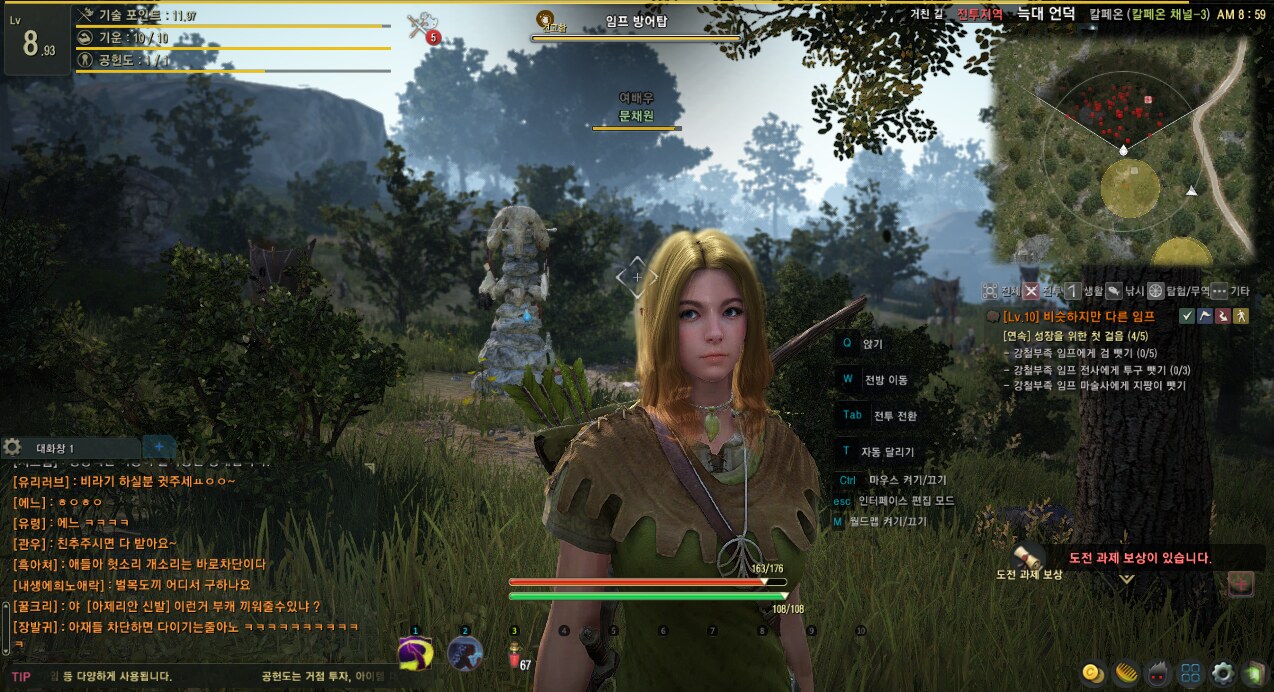
Task: Open the gear settings icon at bottom right
Action: click(x=1222, y=673)
